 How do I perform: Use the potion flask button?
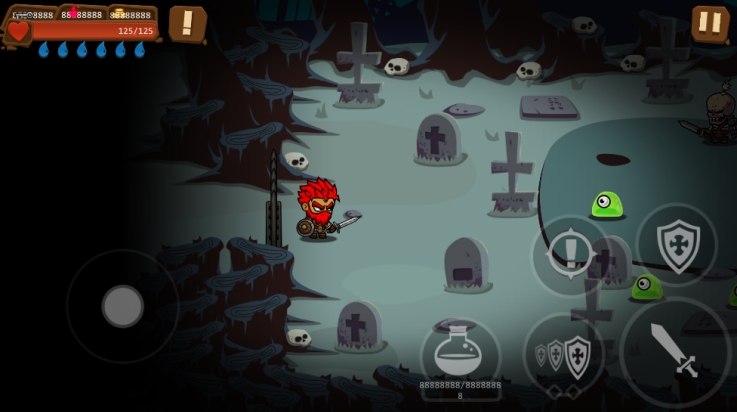pos(459,351)
